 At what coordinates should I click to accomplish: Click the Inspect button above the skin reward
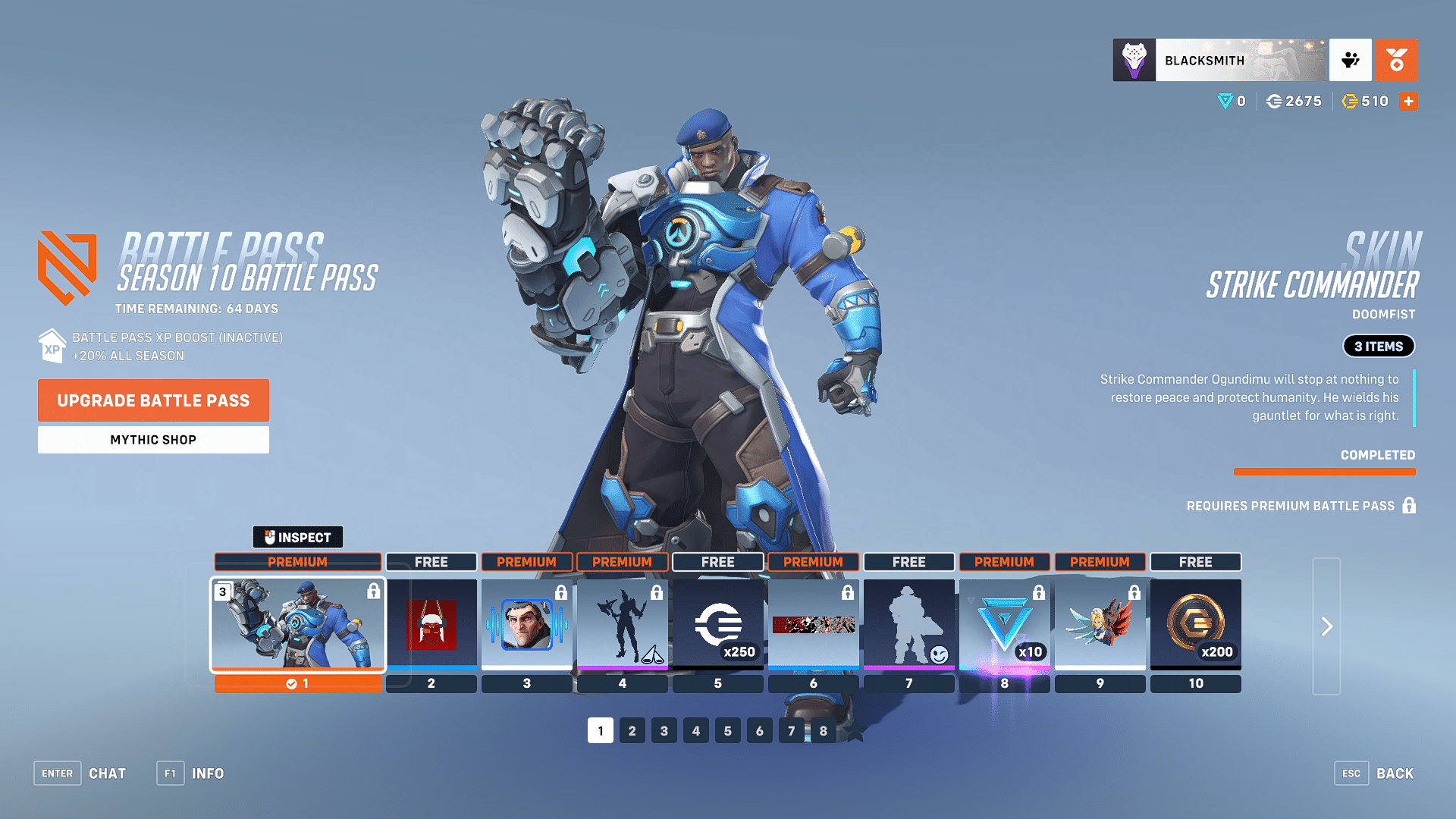tap(298, 537)
